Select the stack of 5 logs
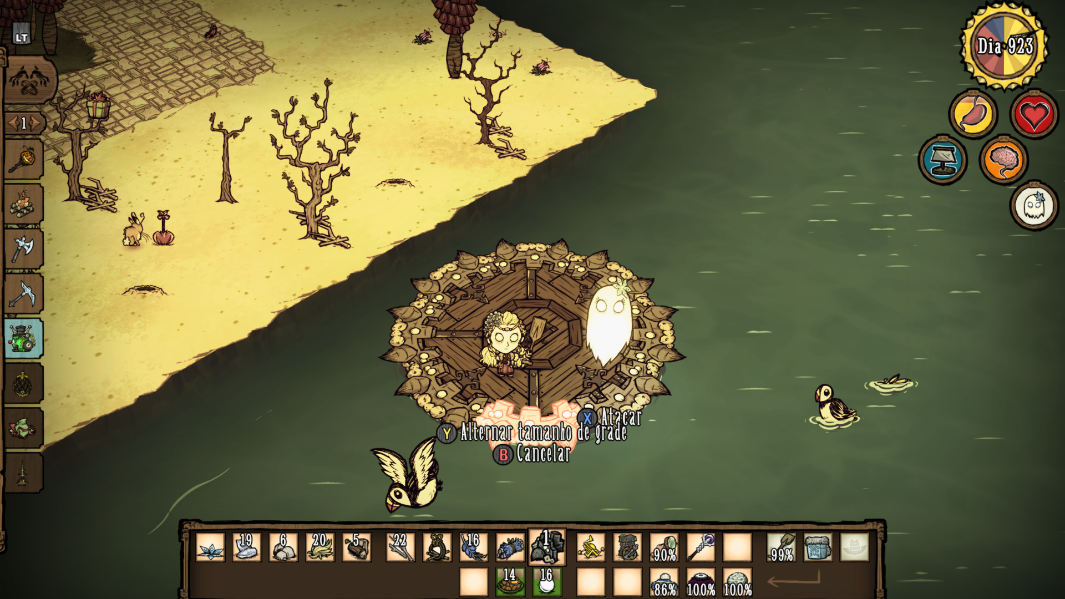Viewport: 1065px width, 599px height. point(357,547)
